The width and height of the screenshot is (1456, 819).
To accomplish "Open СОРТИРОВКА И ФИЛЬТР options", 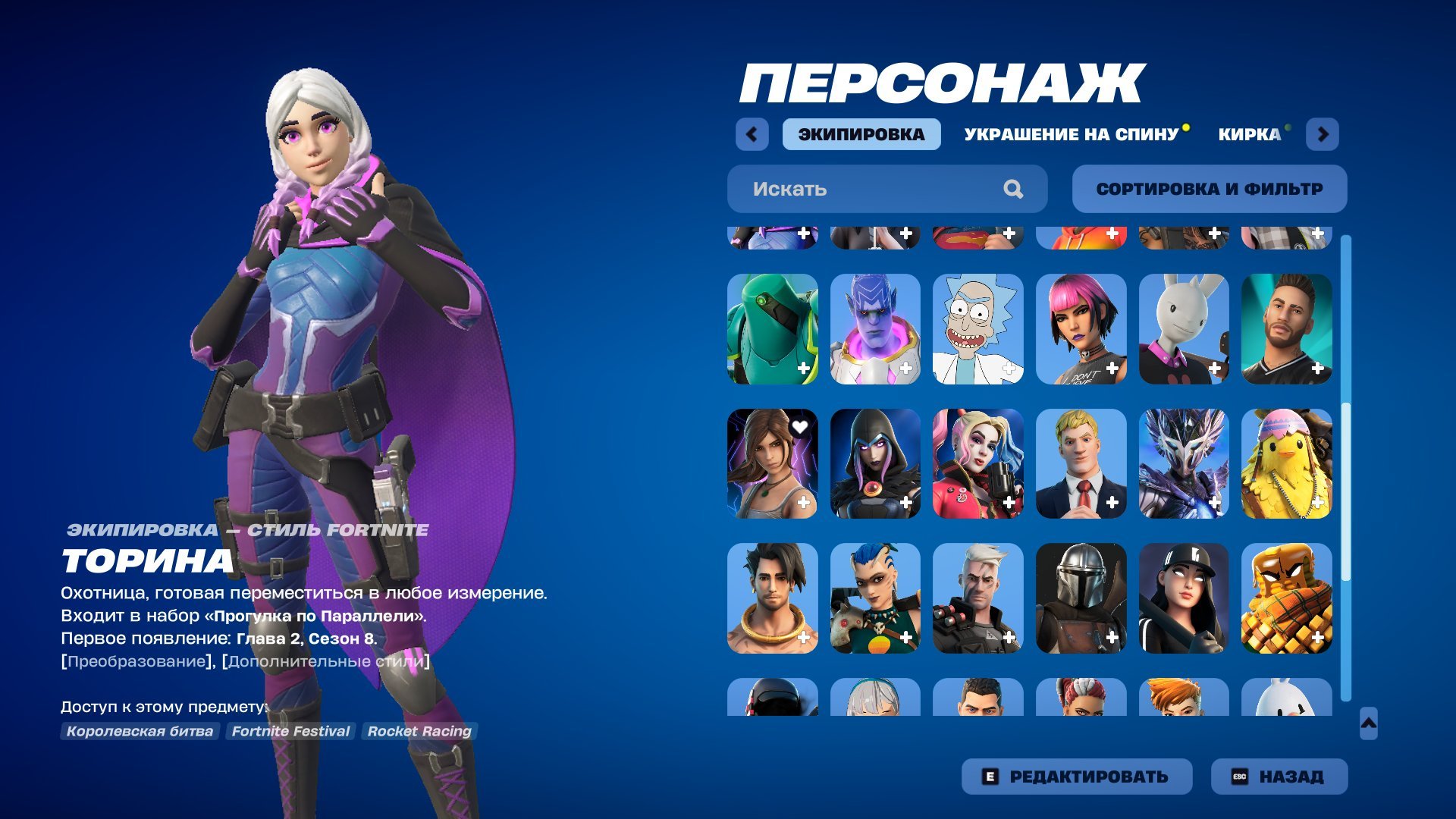I will [x=1210, y=189].
